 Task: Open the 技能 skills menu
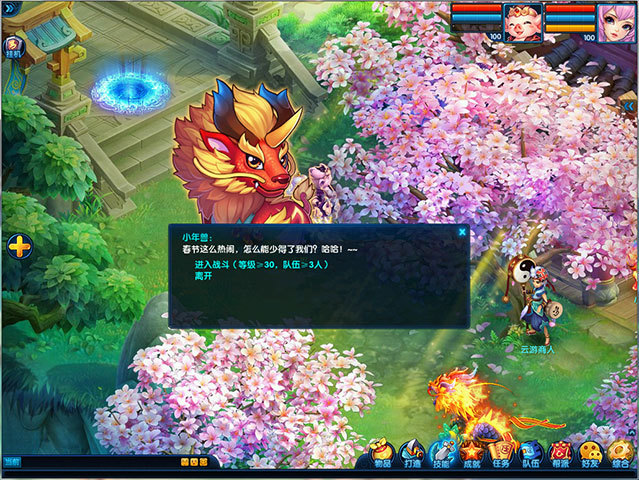point(441,453)
